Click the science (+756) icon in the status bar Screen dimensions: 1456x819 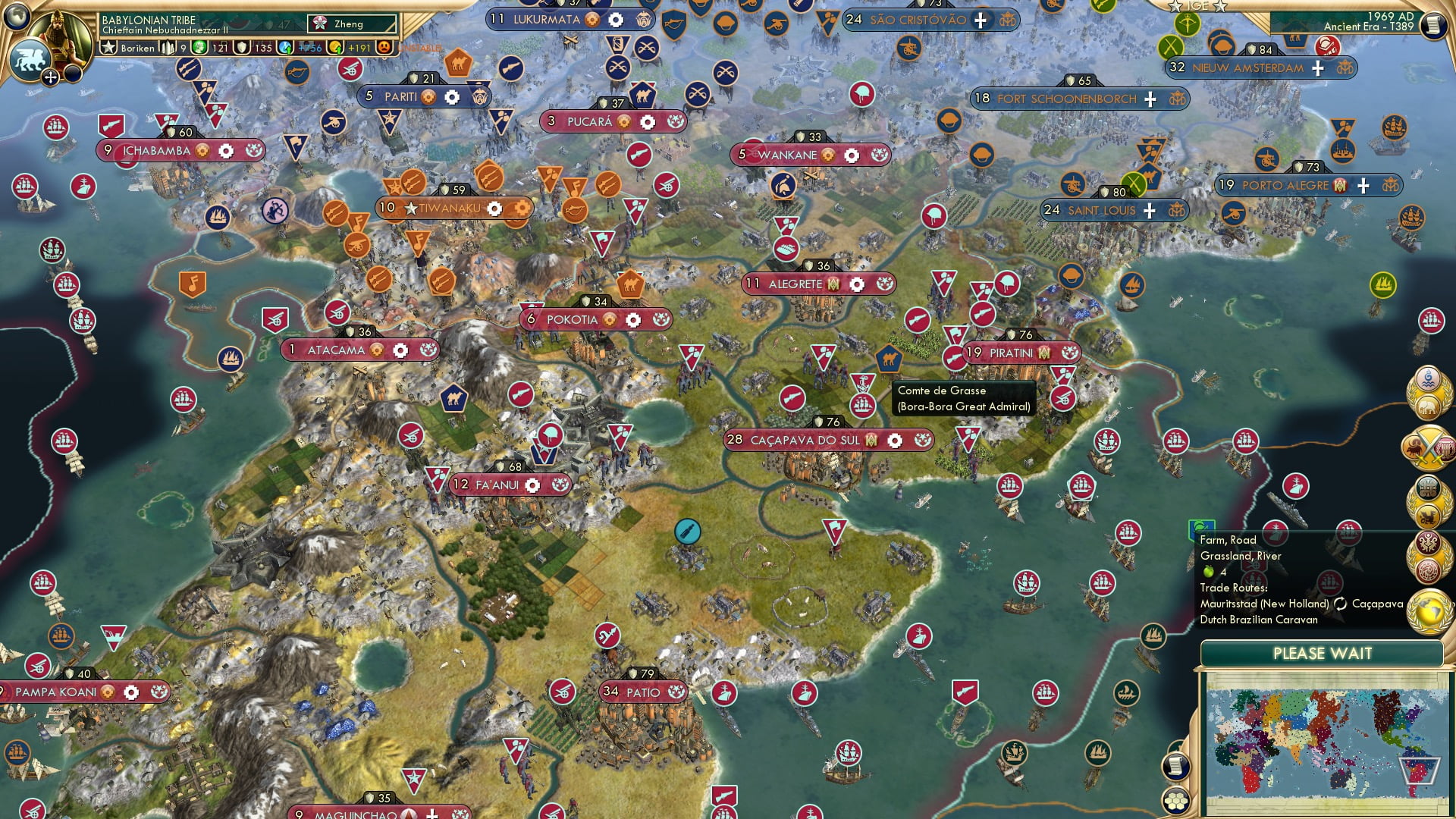click(x=286, y=48)
